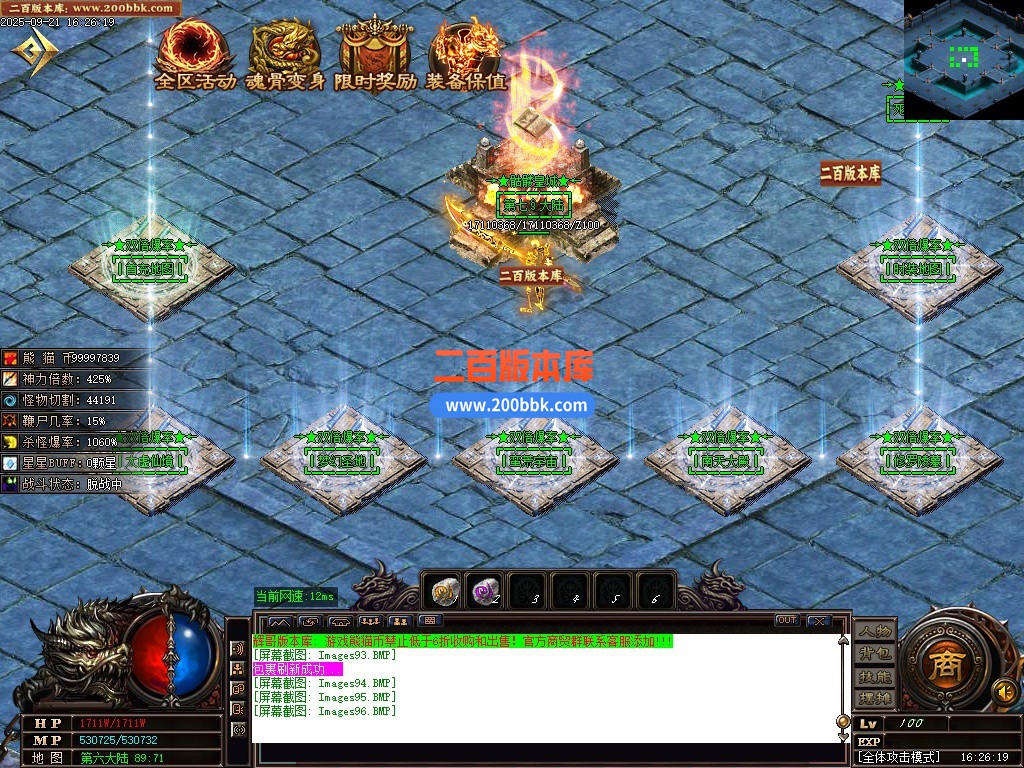Use the purple scroll in hotbar slot 2
Image resolution: width=1024 pixels, height=768 pixels.
486,593
